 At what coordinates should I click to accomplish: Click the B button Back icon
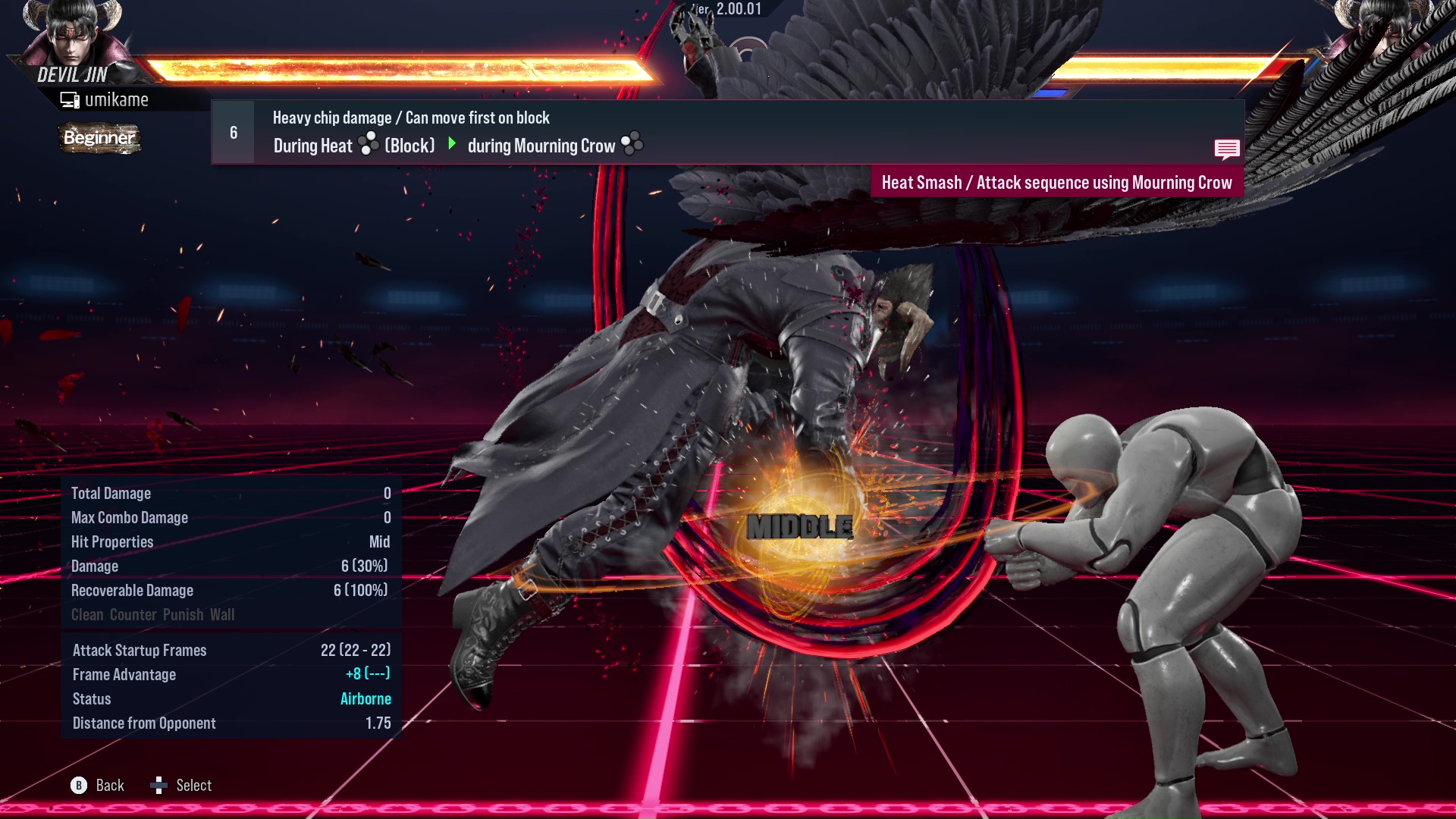pos(80,786)
